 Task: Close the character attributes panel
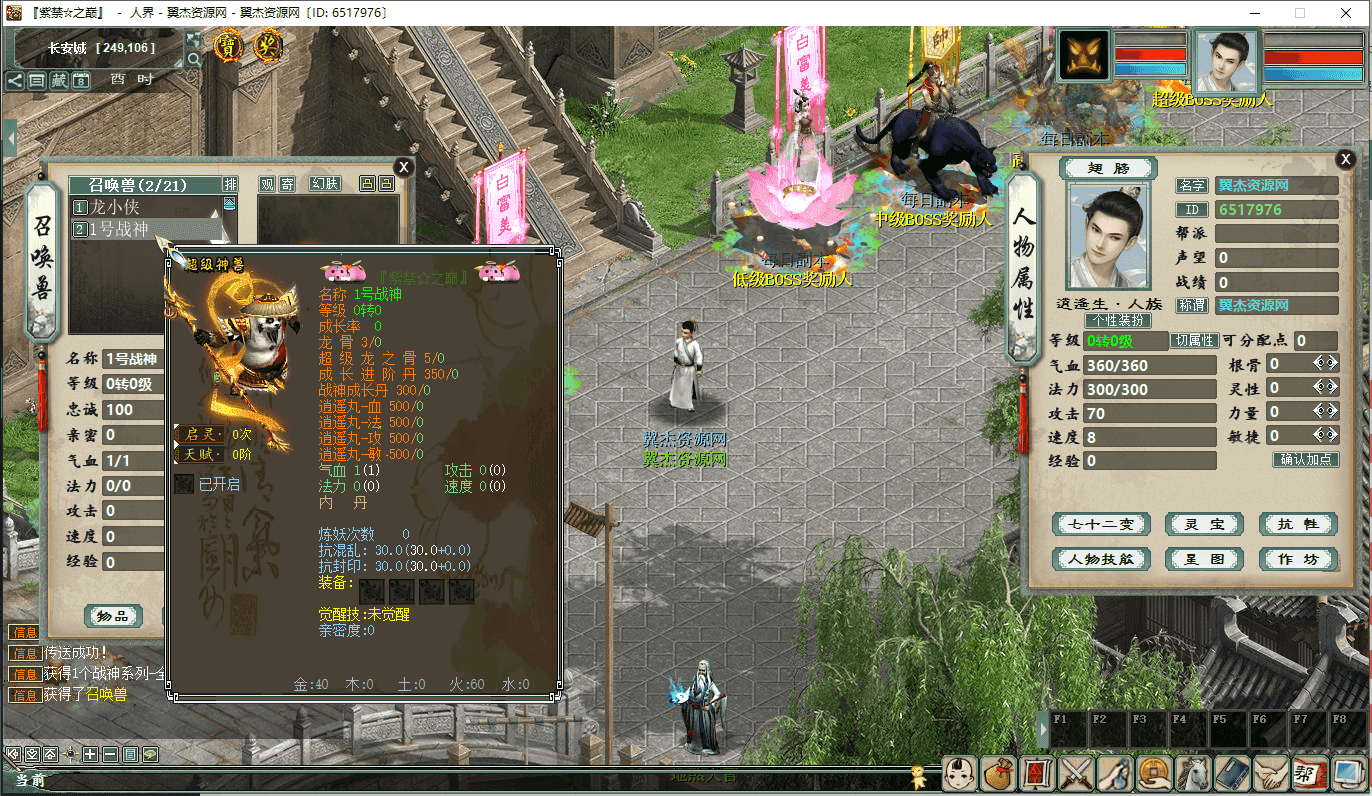[1345, 159]
